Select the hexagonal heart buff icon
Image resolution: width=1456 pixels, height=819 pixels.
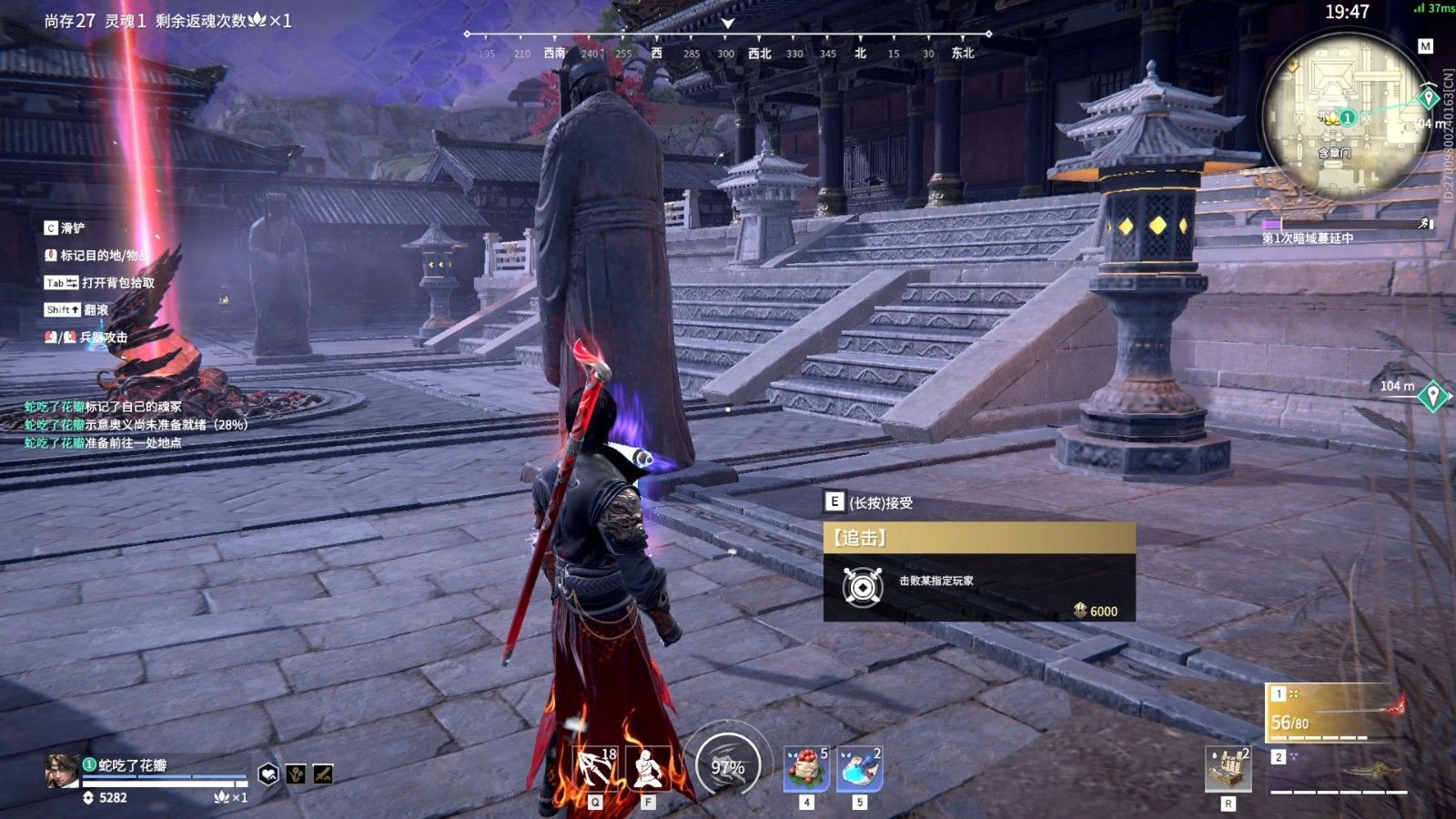tap(268, 773)
